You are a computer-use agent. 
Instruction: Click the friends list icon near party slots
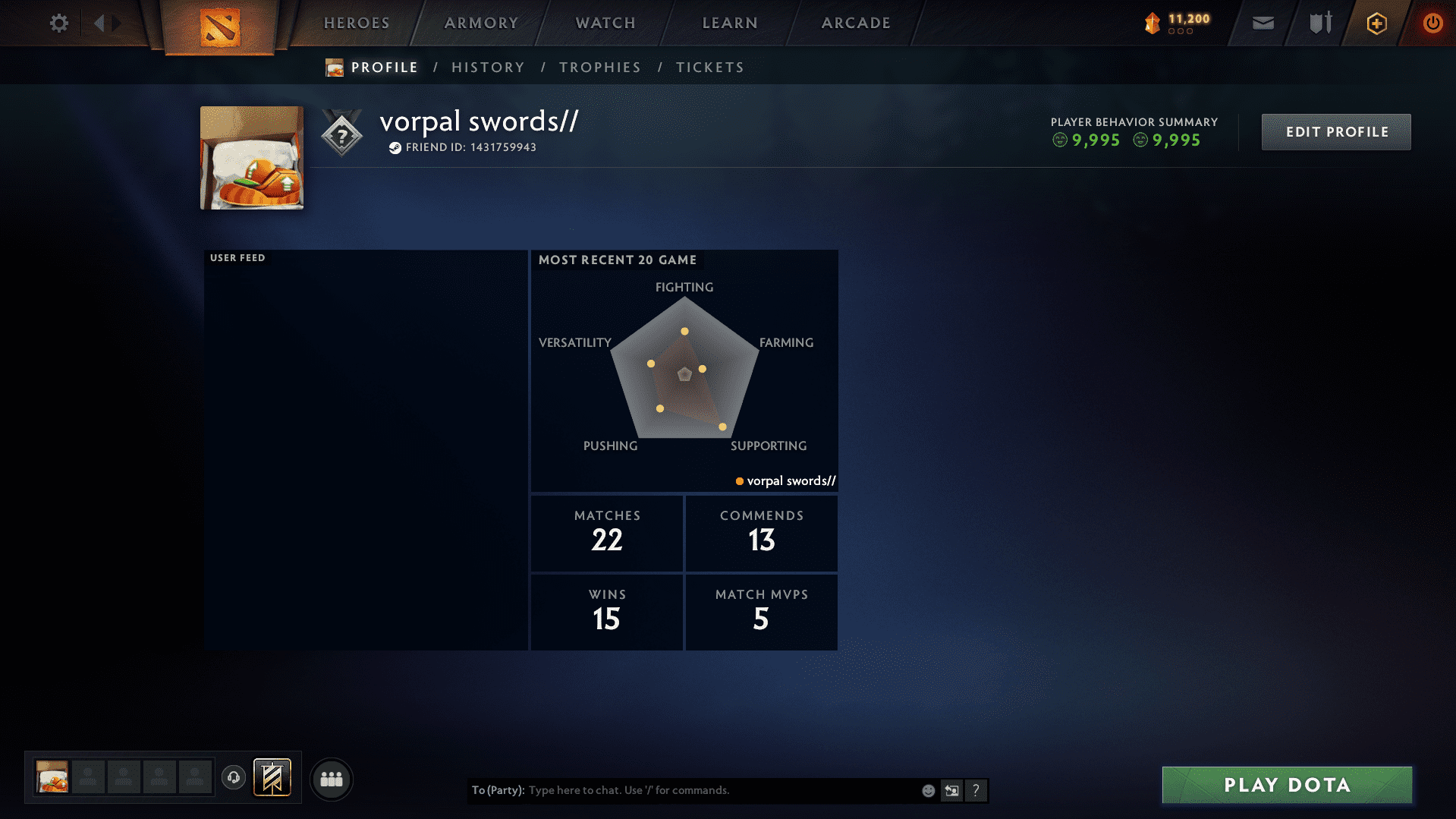[x=331, y=779]
